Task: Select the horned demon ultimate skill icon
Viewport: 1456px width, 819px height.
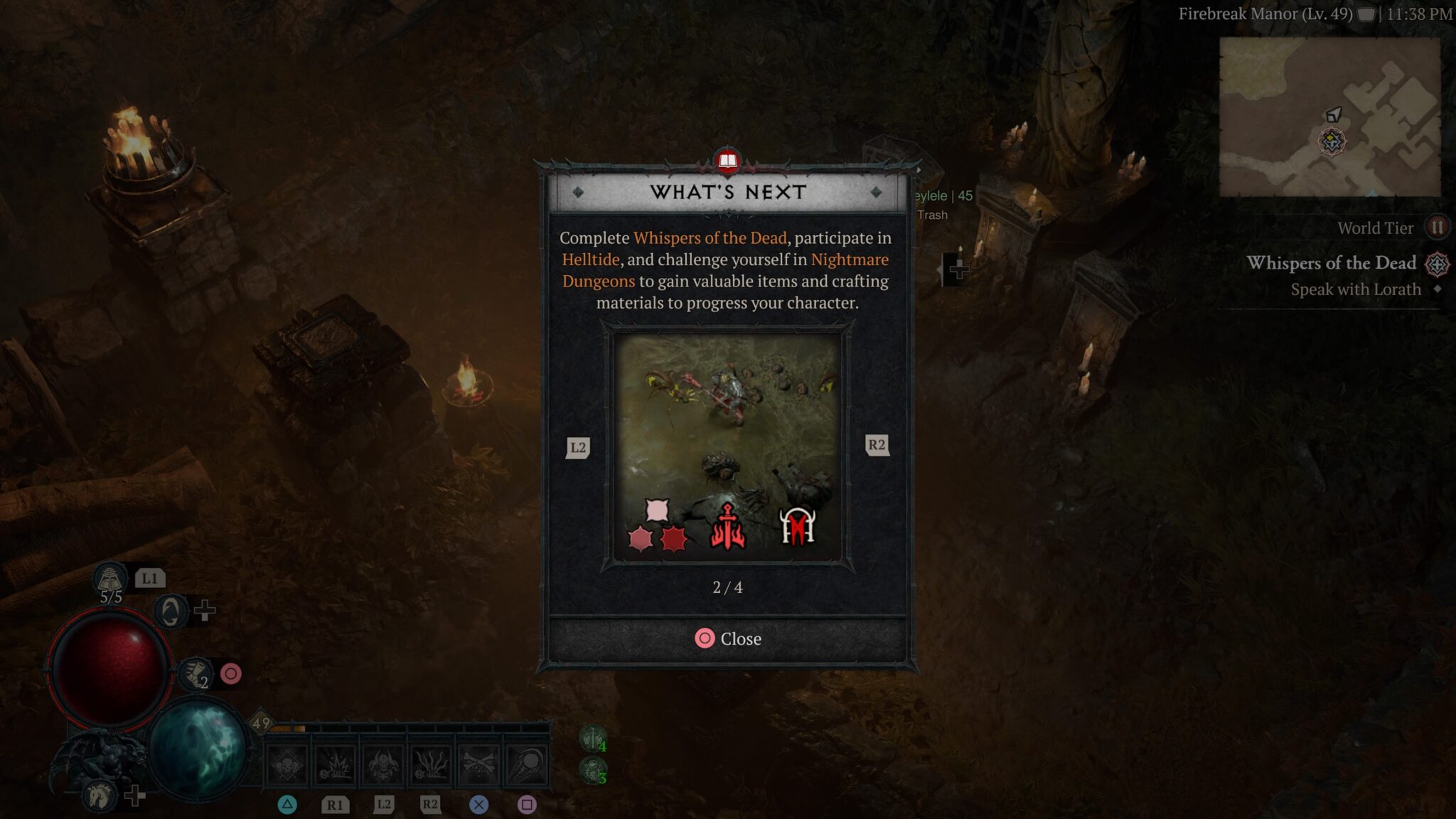Action: click(x=382, y=763)
